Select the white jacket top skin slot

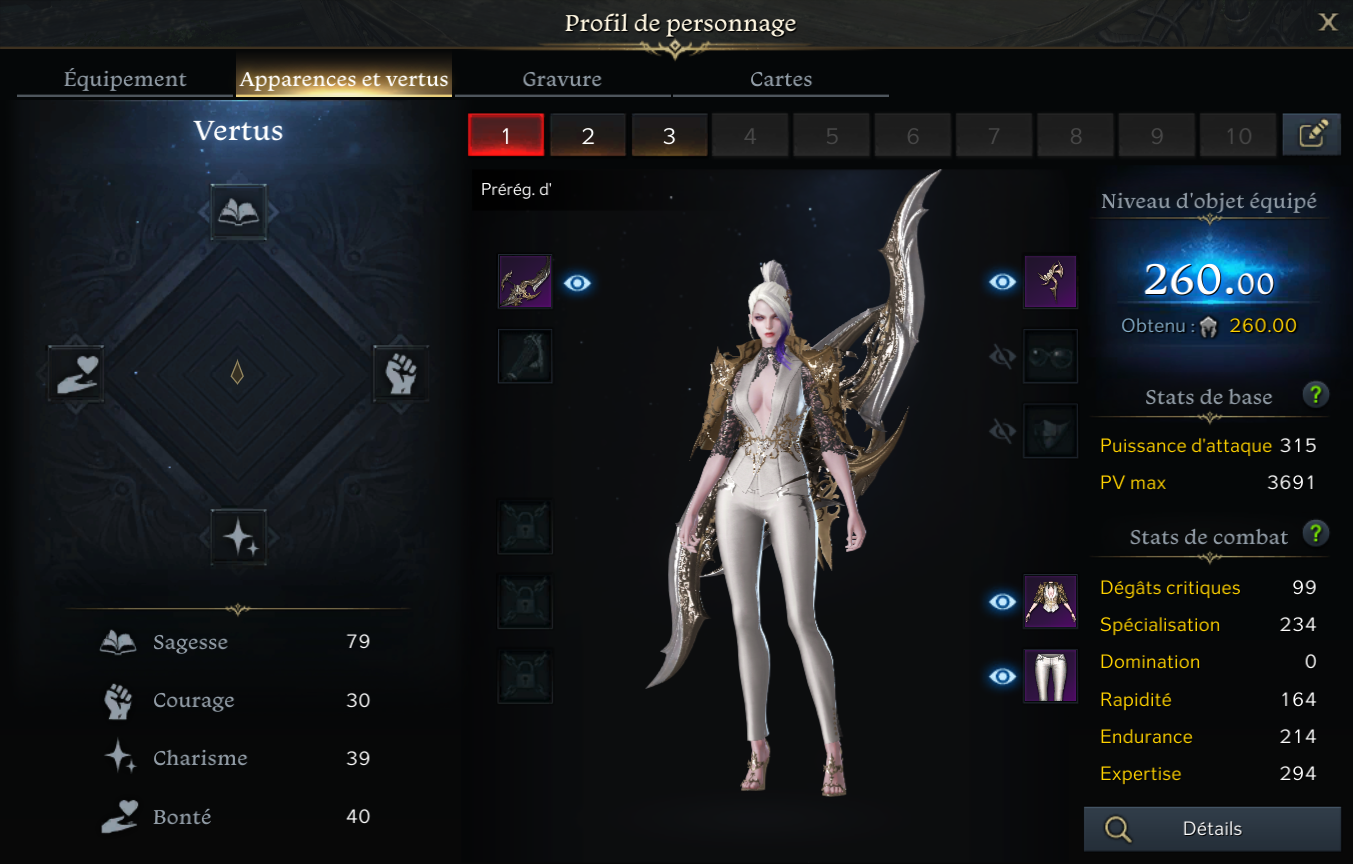[x=1050, y=601]
